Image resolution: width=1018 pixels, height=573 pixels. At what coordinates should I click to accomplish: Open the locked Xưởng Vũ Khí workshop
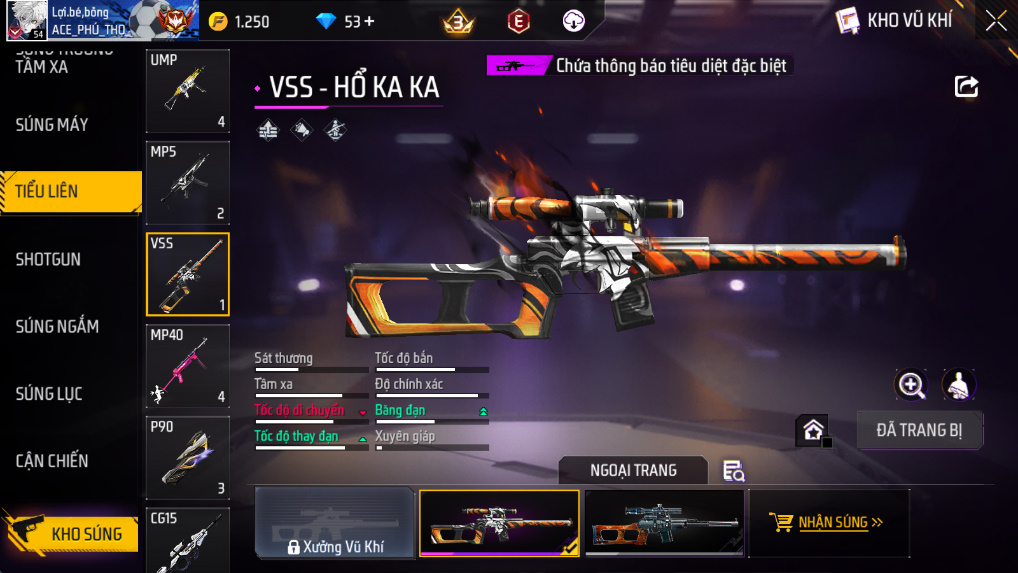coord(335,523)
